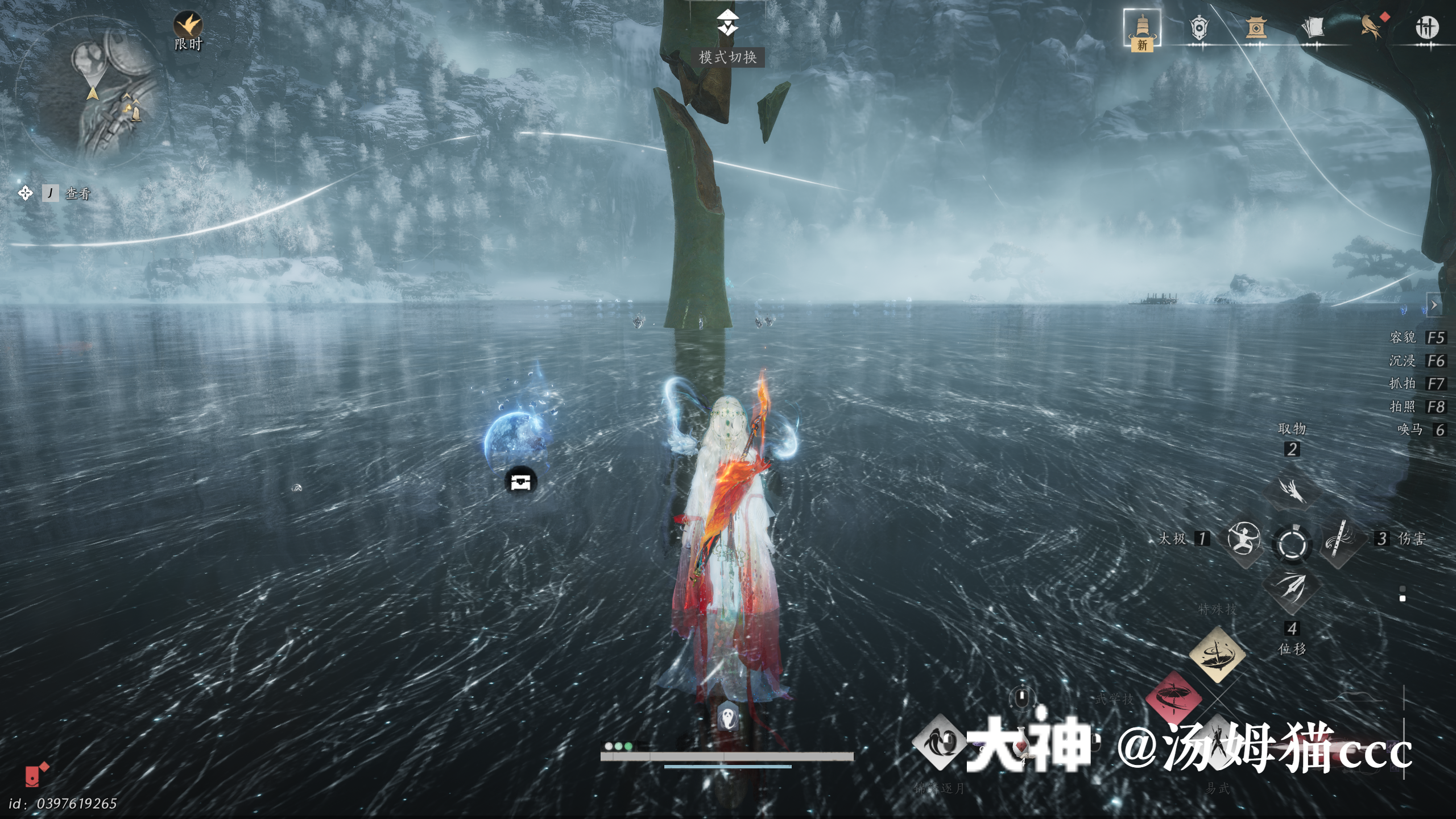1456x819 pixels.
Task: Open the pagoda icon marked 新
Action: pyautogui.click(x=1141, y=29)
